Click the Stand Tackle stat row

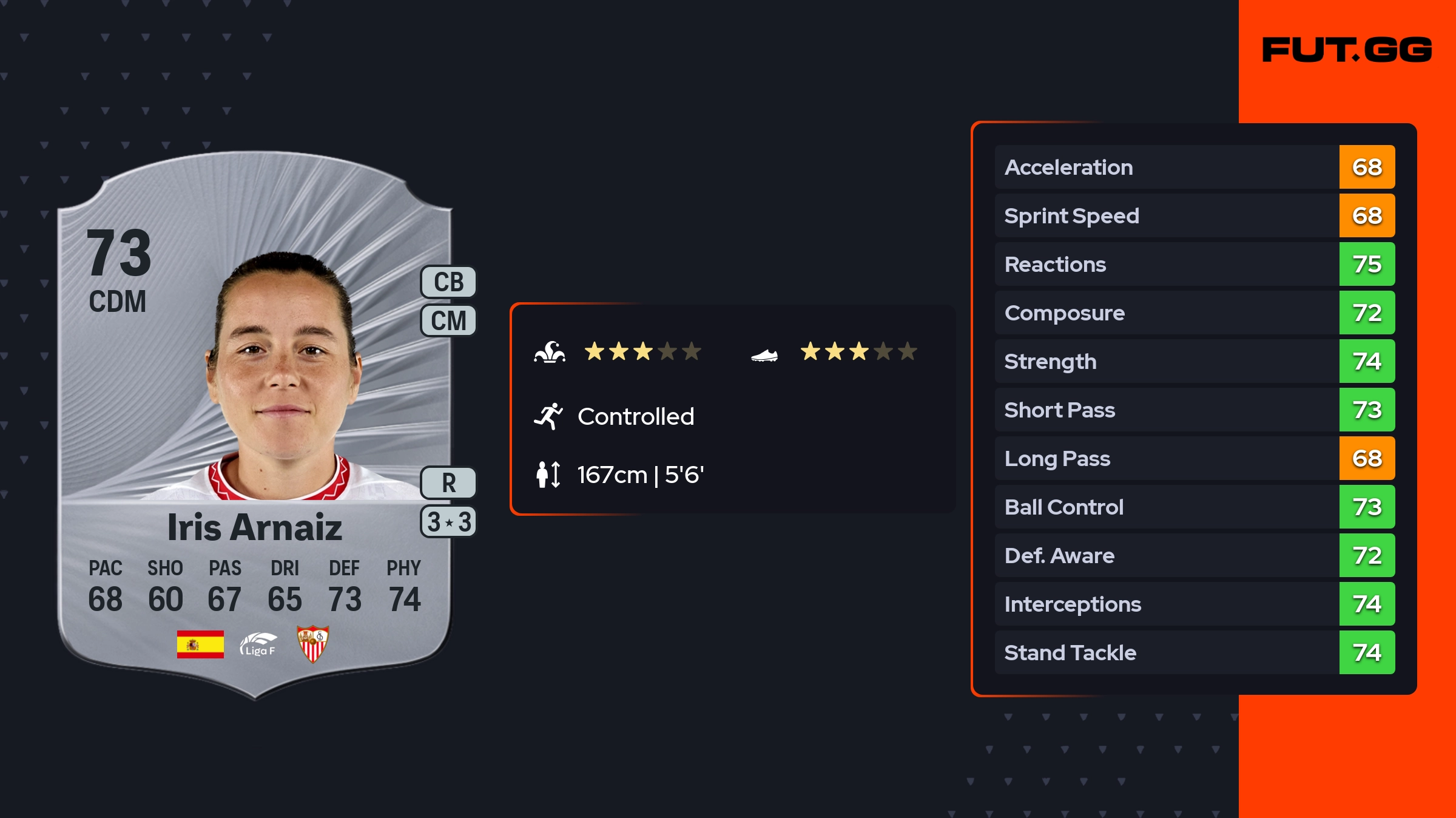1194,652
